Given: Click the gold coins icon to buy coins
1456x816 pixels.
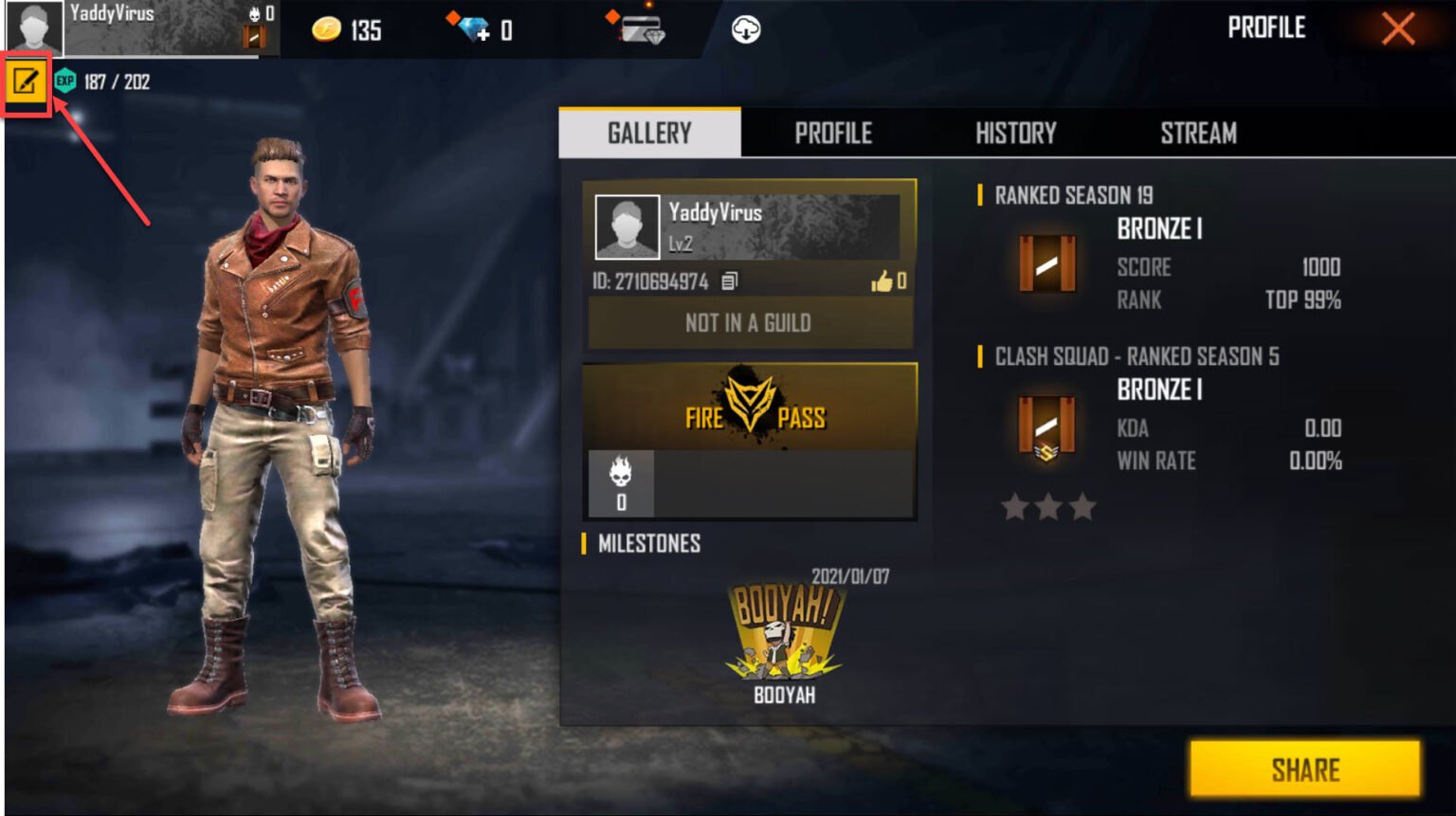Looking at the screenshot, I should [x=326, y=29].
